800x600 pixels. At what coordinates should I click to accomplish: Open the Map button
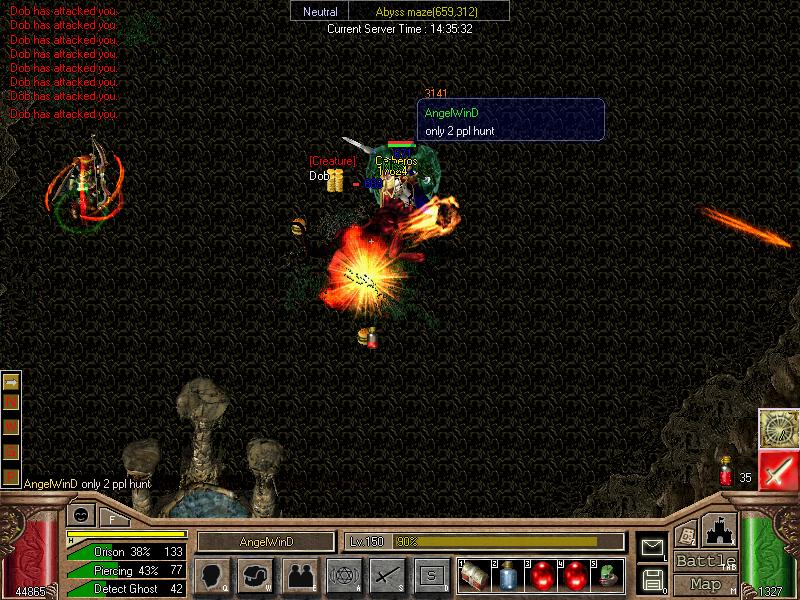[x=705, y=584]
